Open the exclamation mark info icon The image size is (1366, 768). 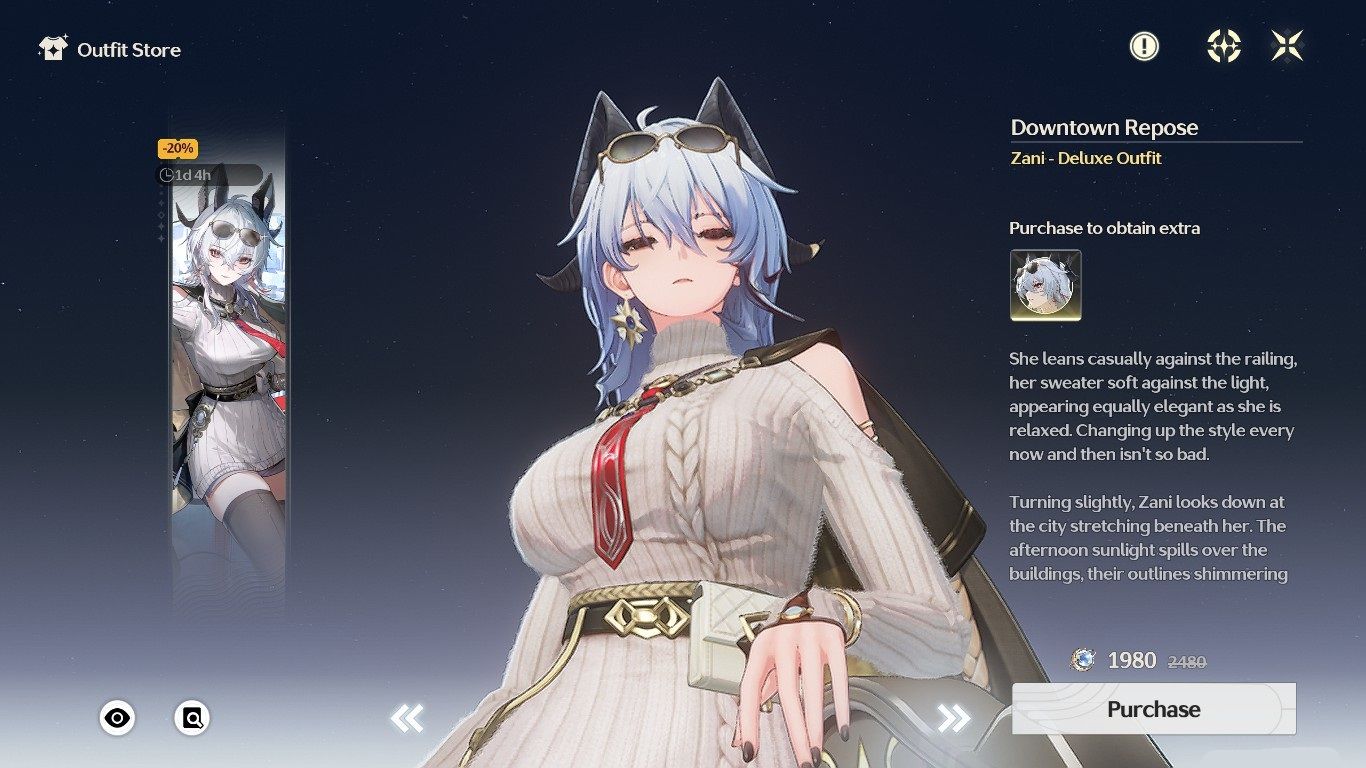pyautogui.click(x=1144, y=46)
